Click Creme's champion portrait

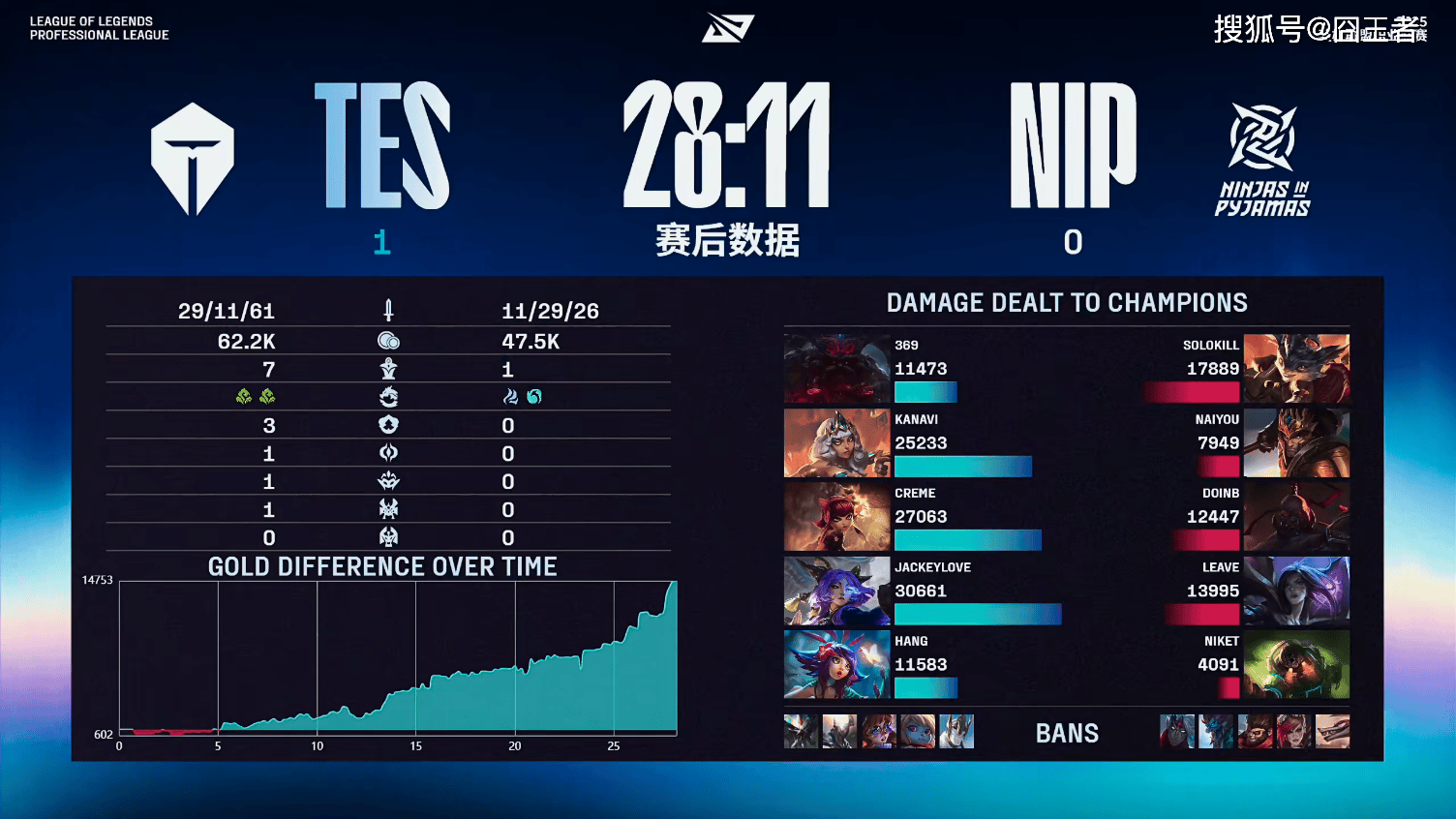[x=836, y=517]
